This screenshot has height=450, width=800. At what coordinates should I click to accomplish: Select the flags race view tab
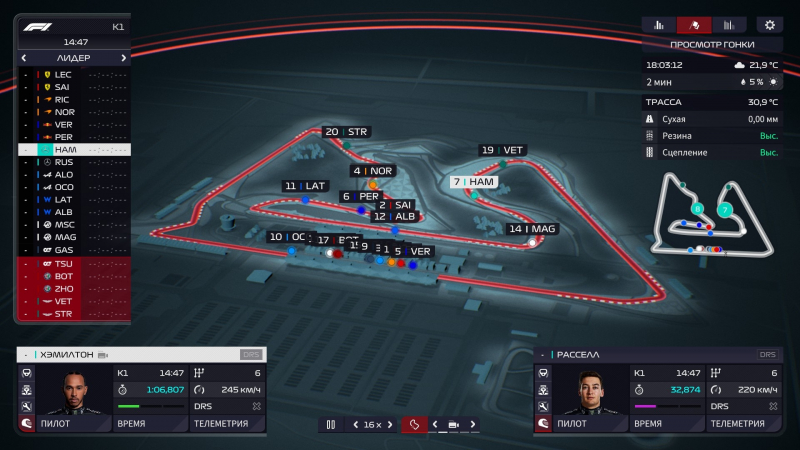pos(694,25)
